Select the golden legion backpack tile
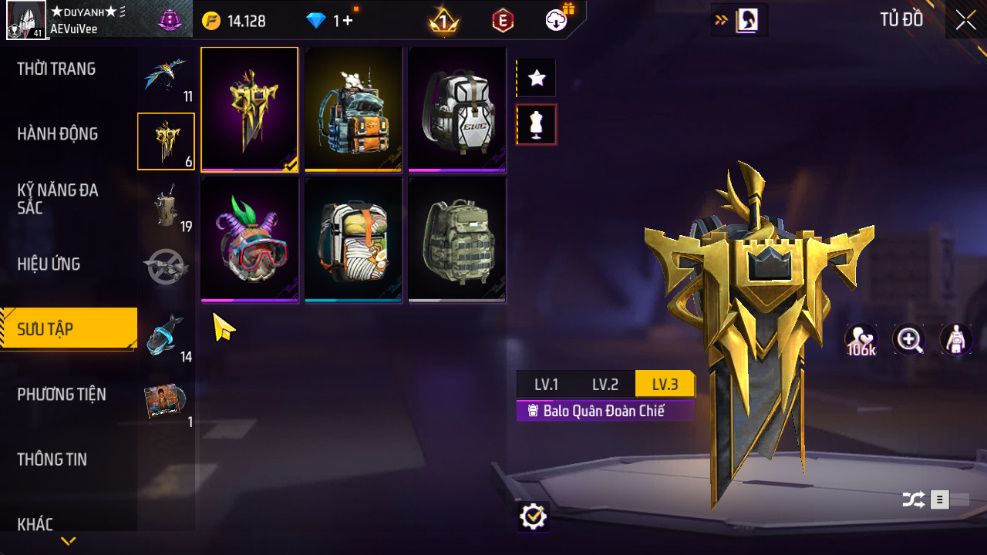 pos(250,109)
